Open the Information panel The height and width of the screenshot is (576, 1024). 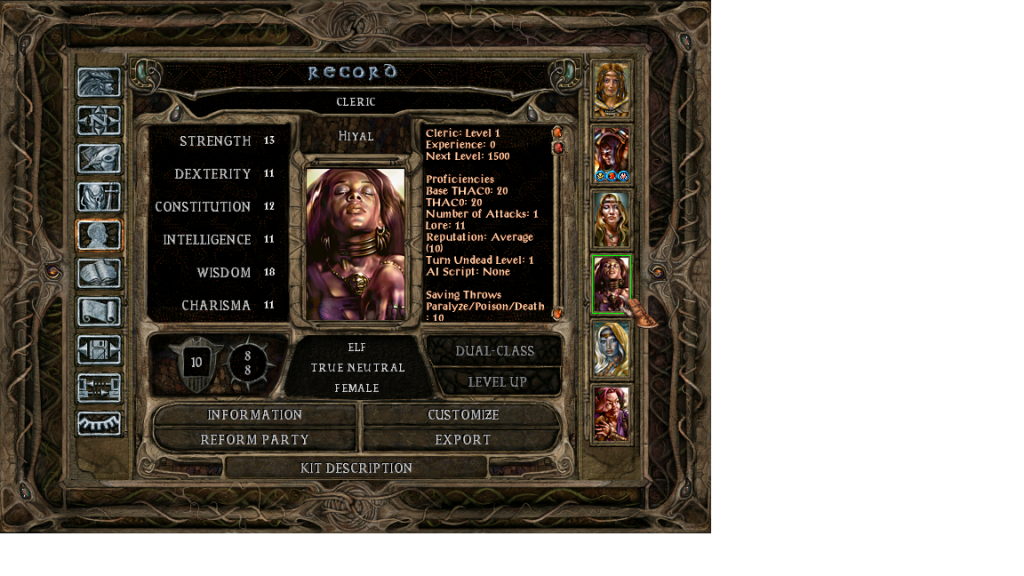(254, 415)
